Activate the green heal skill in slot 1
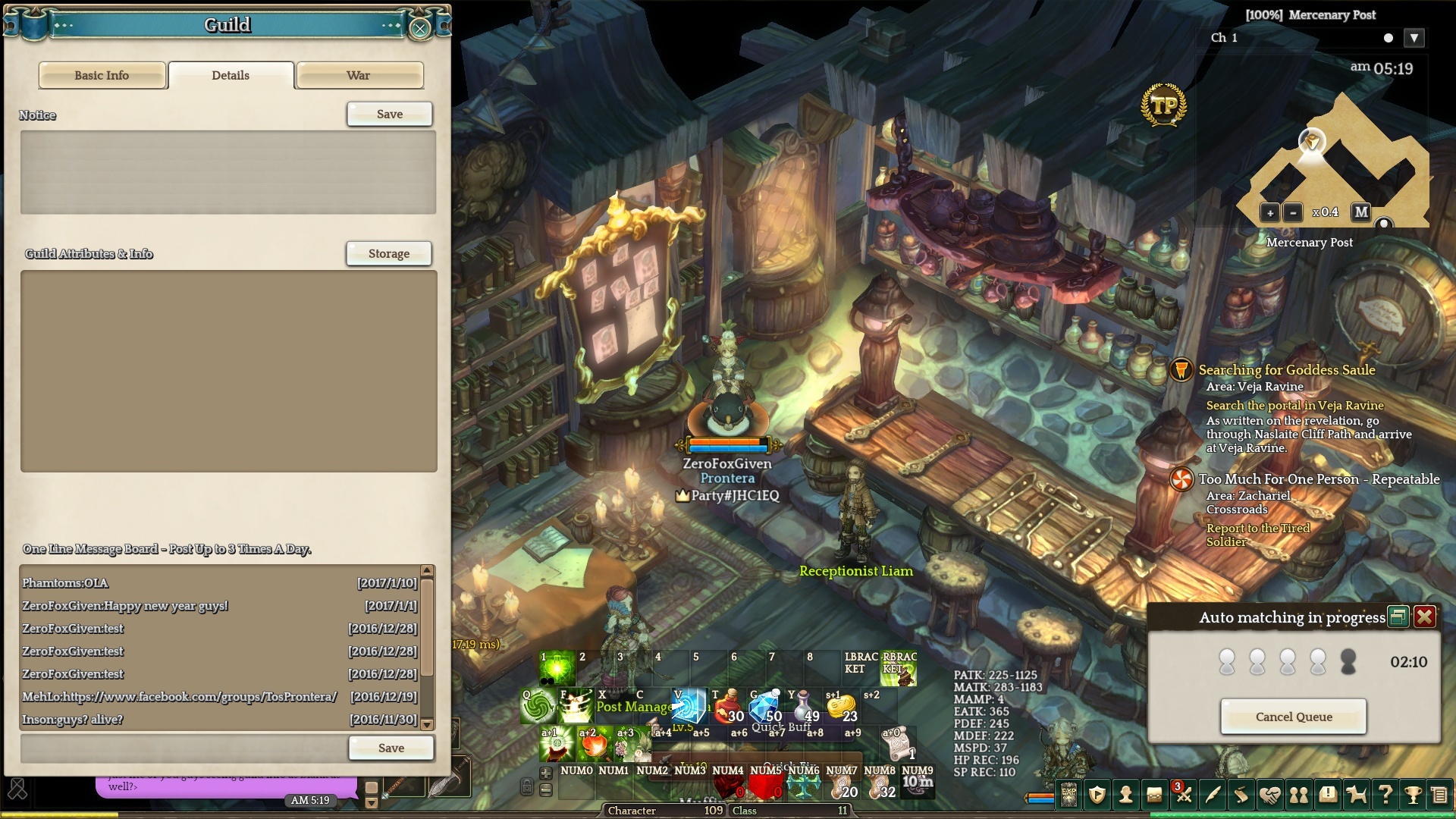The height and width of the screenshot is (819, 1456). 557,668
